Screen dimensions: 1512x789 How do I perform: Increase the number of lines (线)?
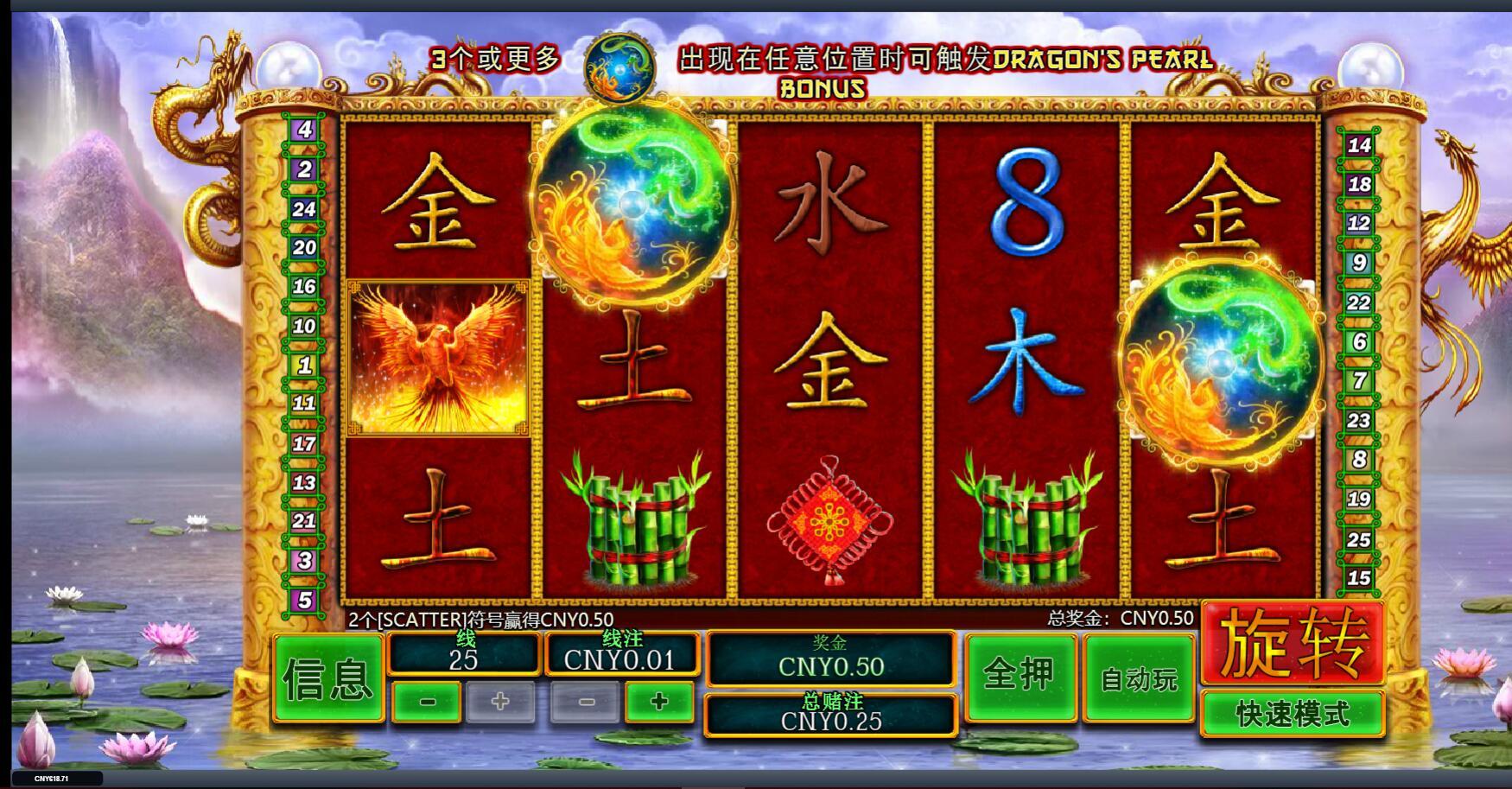point(501,702)
